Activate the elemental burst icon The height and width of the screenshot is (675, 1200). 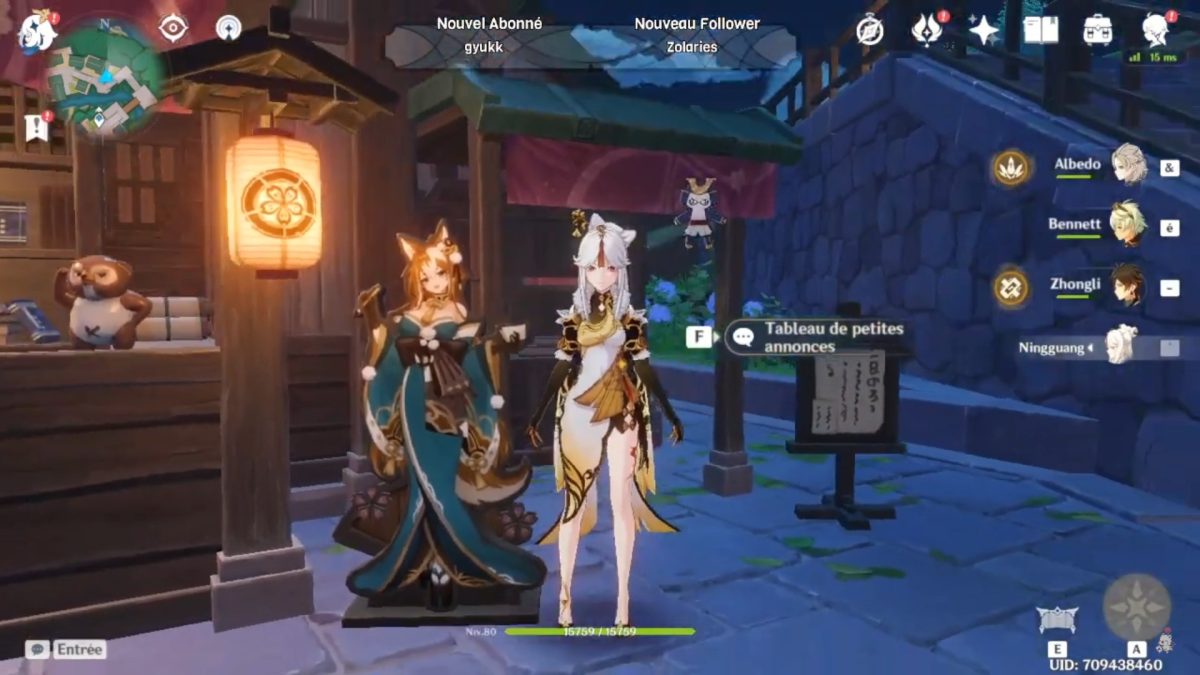coord(1136,607)
